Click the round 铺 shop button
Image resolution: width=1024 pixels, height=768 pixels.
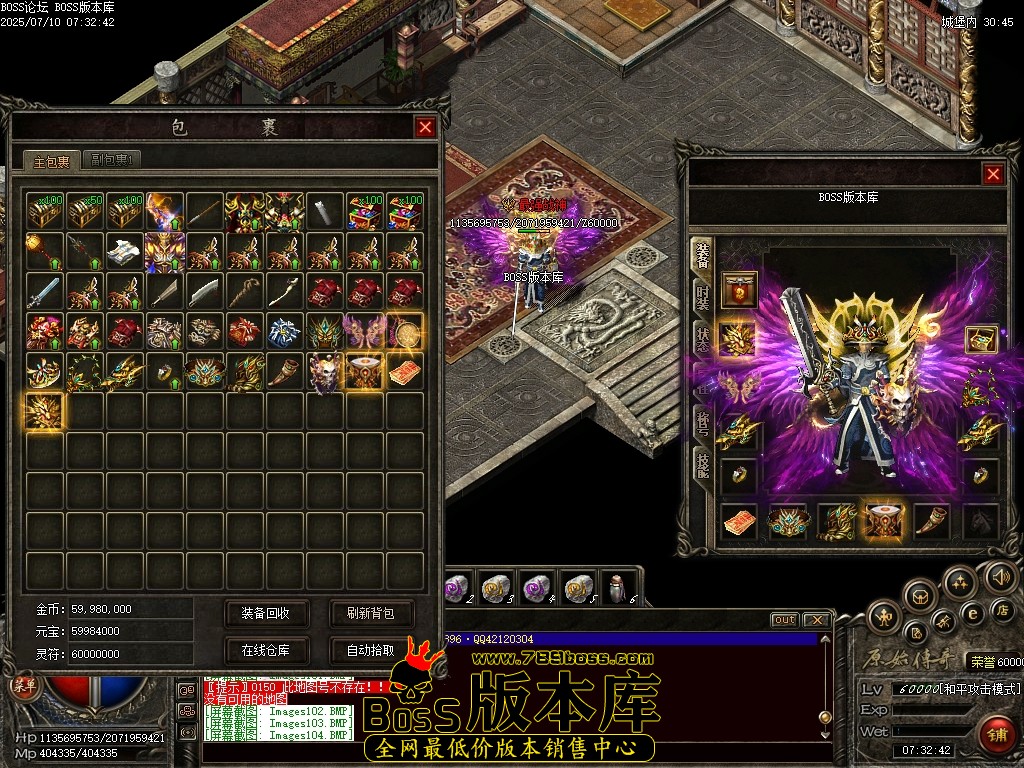coord(994,732)
